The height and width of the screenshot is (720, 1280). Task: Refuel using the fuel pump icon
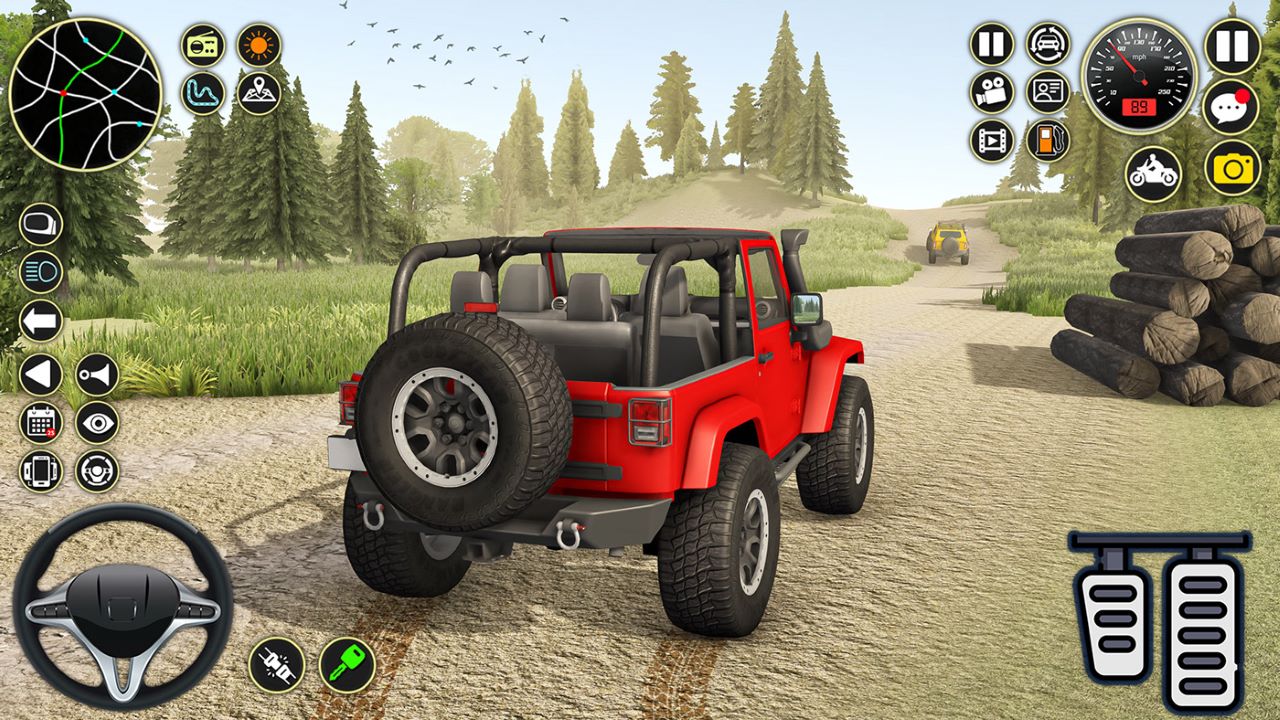tap(1046, 140)
